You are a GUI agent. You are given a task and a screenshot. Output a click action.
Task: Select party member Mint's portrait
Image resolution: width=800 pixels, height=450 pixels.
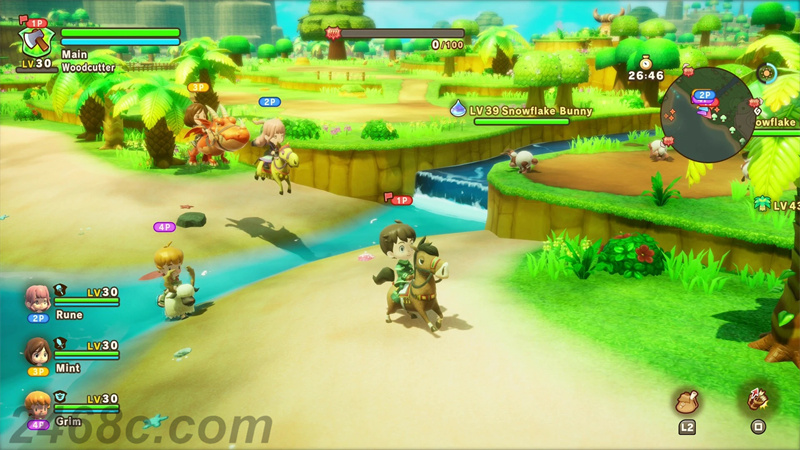(38, 351)
